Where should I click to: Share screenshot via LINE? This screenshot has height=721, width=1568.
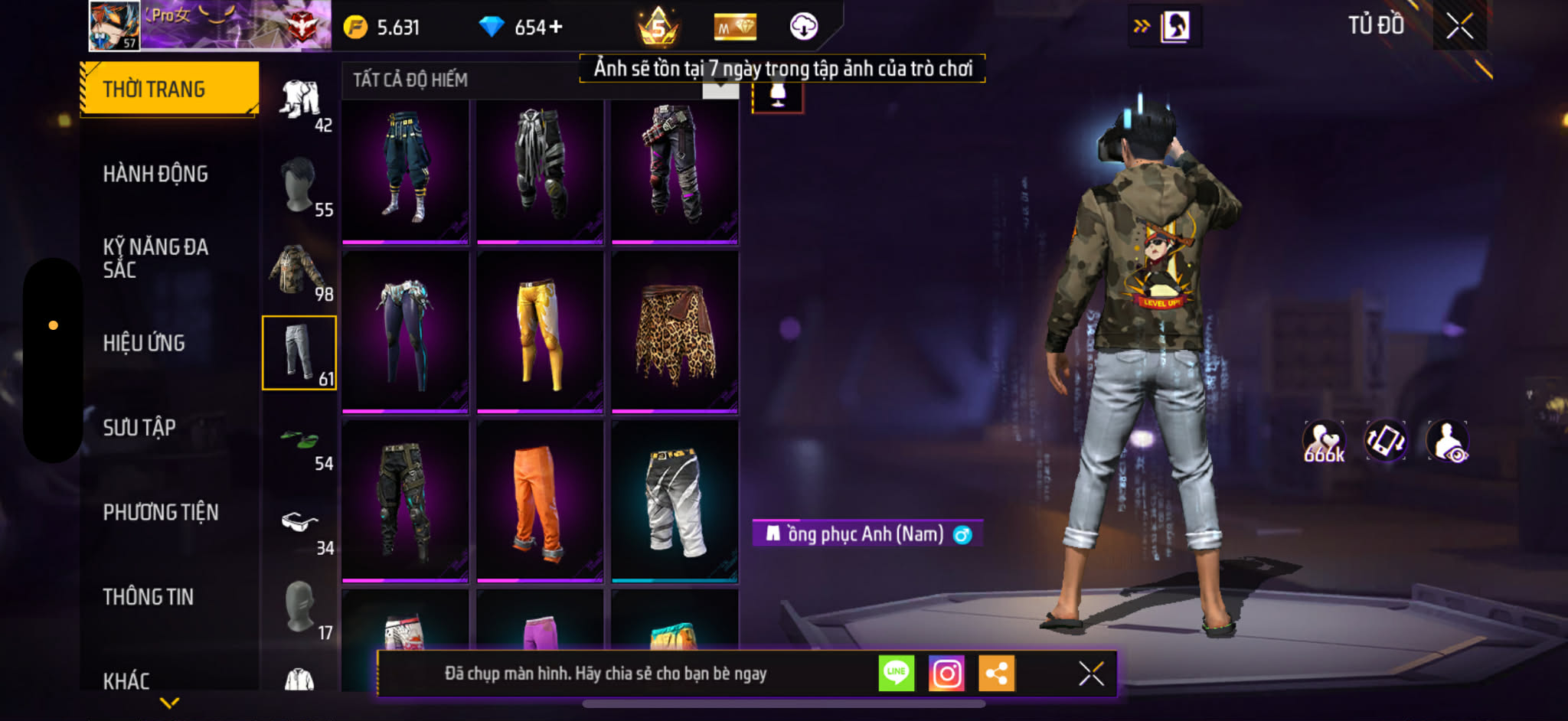pos(896,674)
